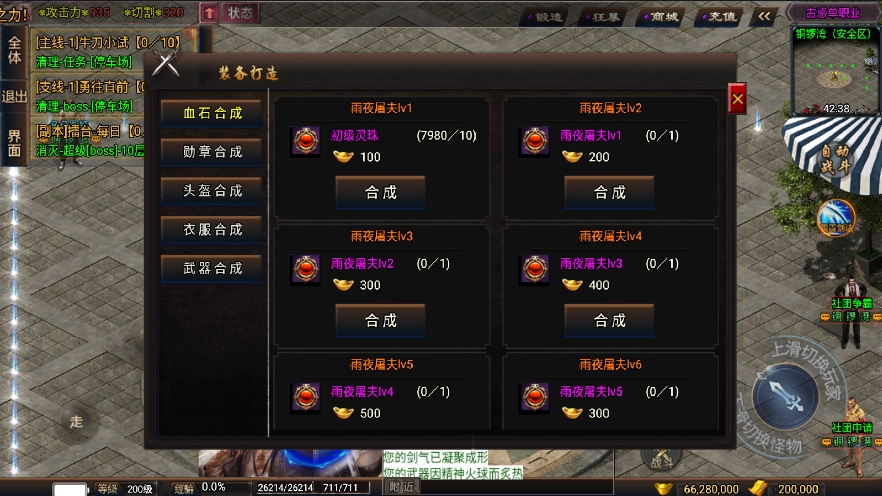Switch to the 勋章合成 category
This screenshot has width=882, height=496.
click(212, 151)
